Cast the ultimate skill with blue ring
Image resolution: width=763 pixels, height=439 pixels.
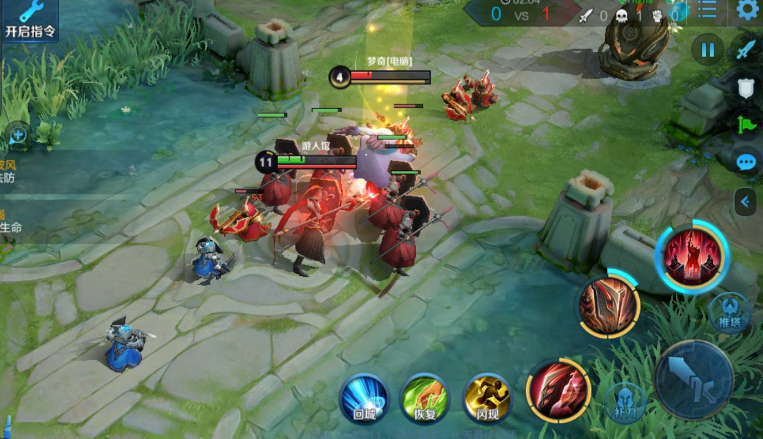692,254
